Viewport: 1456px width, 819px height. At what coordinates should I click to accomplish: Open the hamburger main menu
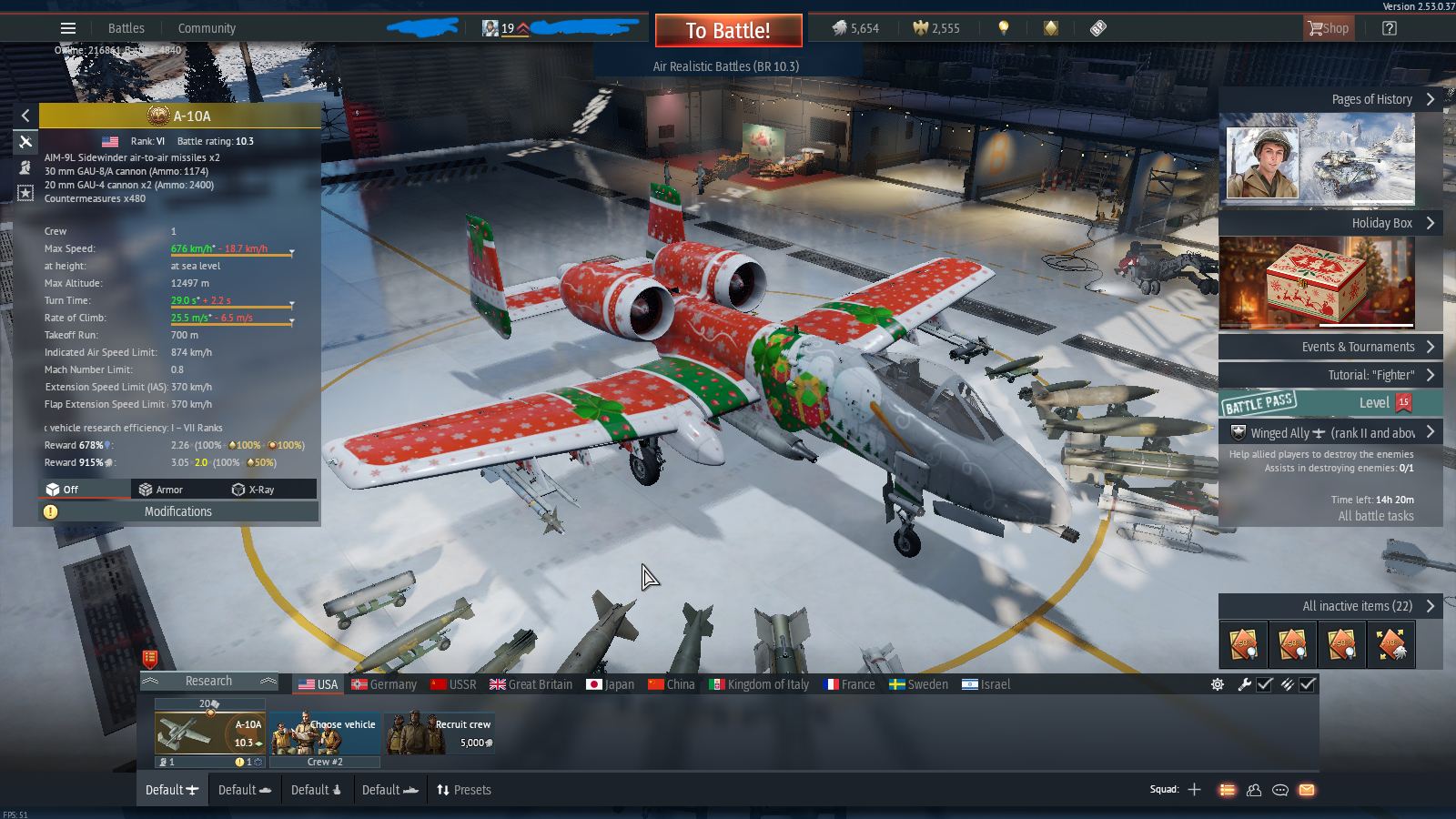(68, 28)
